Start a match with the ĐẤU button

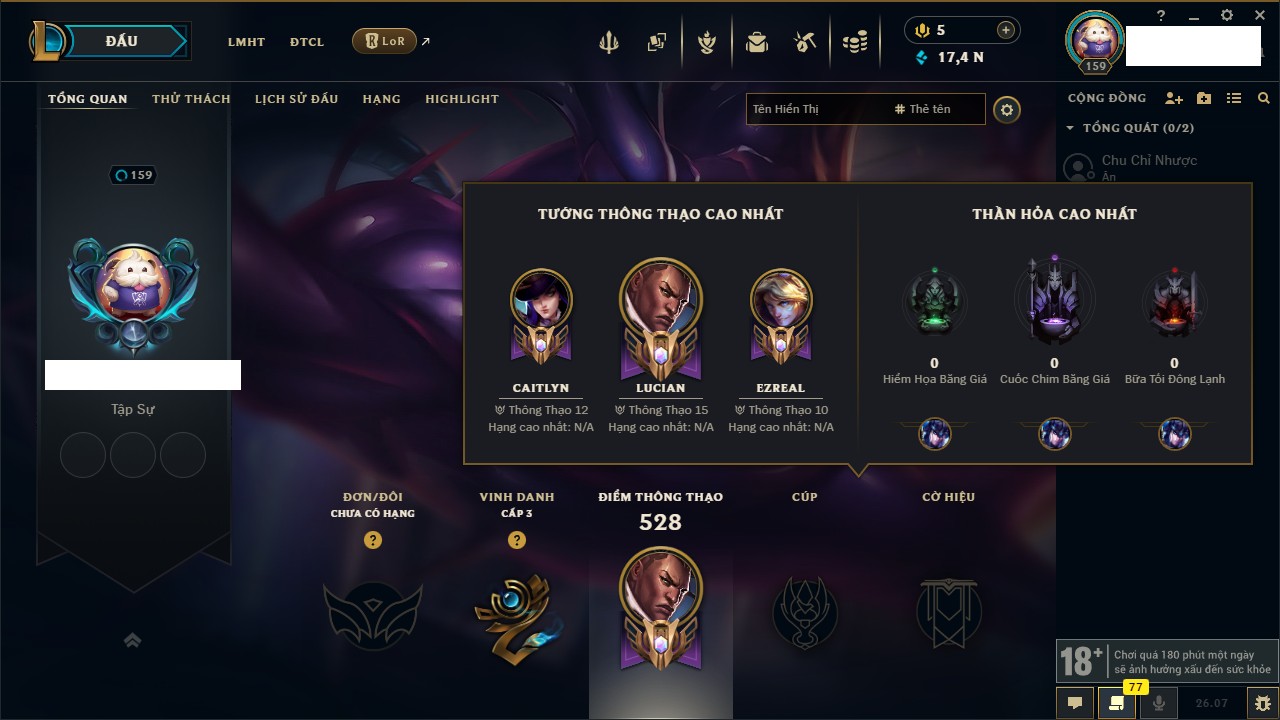(121, 41)
